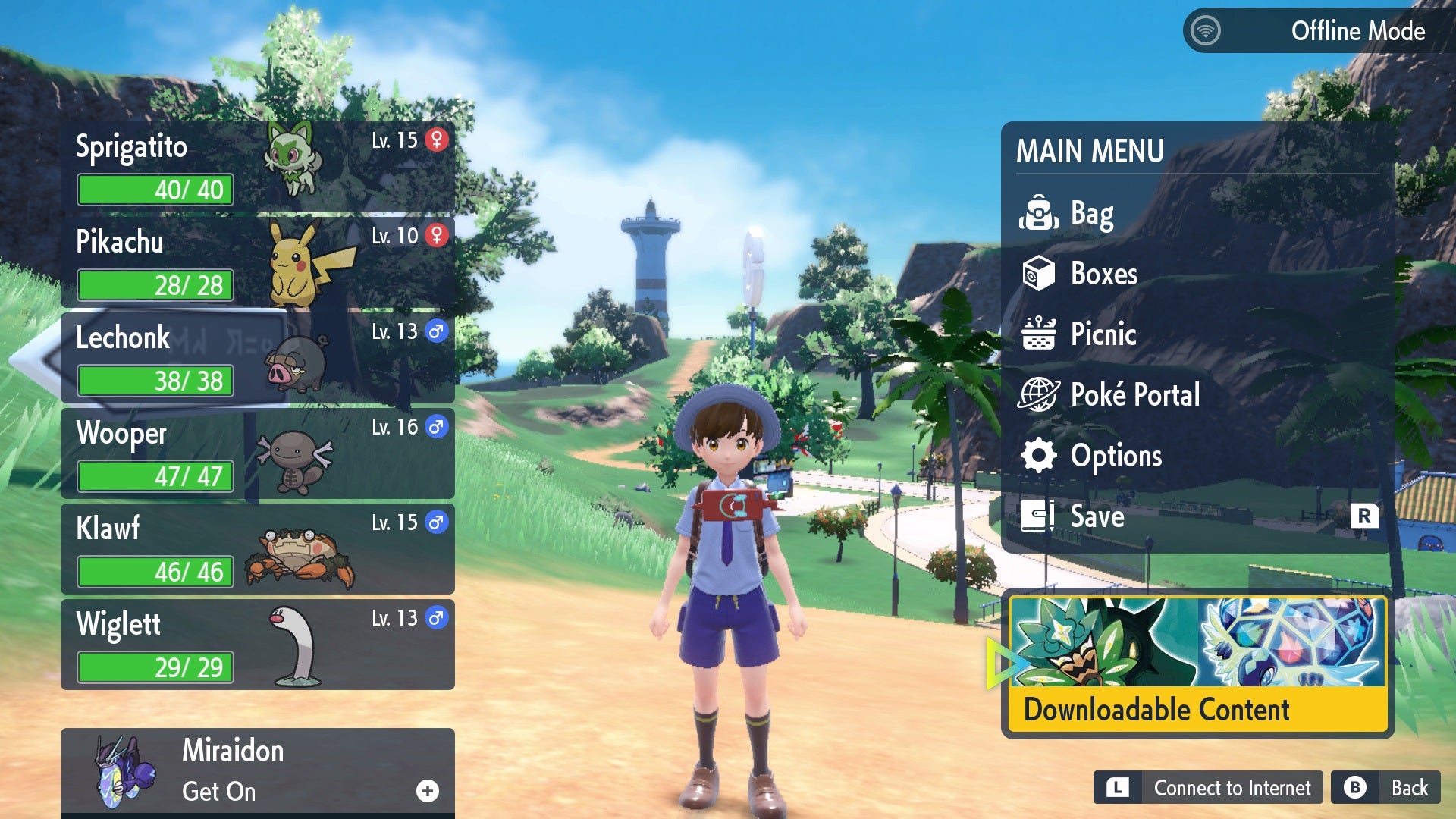Click the Picnic basket icon
Screen dimensions: 1456x819
[1039, 334]
